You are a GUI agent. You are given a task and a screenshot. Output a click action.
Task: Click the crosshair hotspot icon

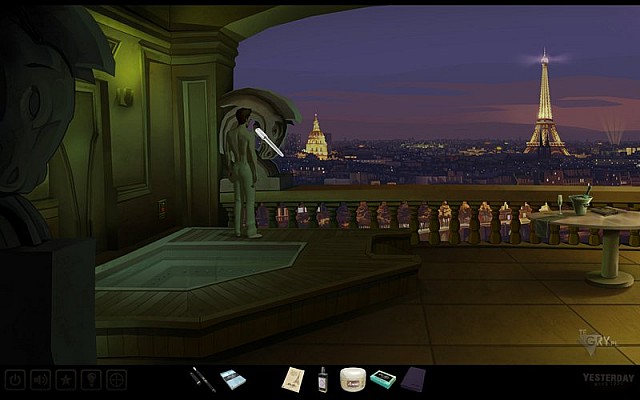tap(117, 380)
